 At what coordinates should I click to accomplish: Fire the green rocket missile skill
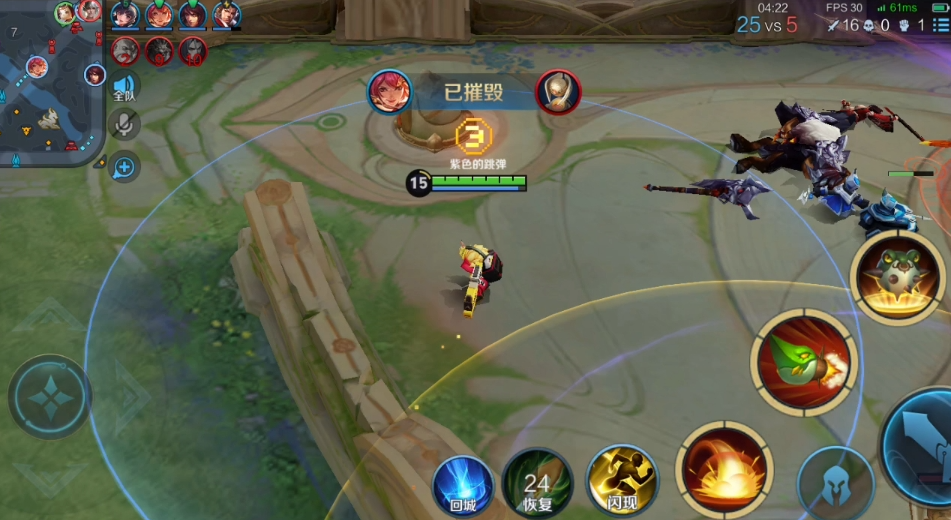pyautogui.click(x=804, y=362)
